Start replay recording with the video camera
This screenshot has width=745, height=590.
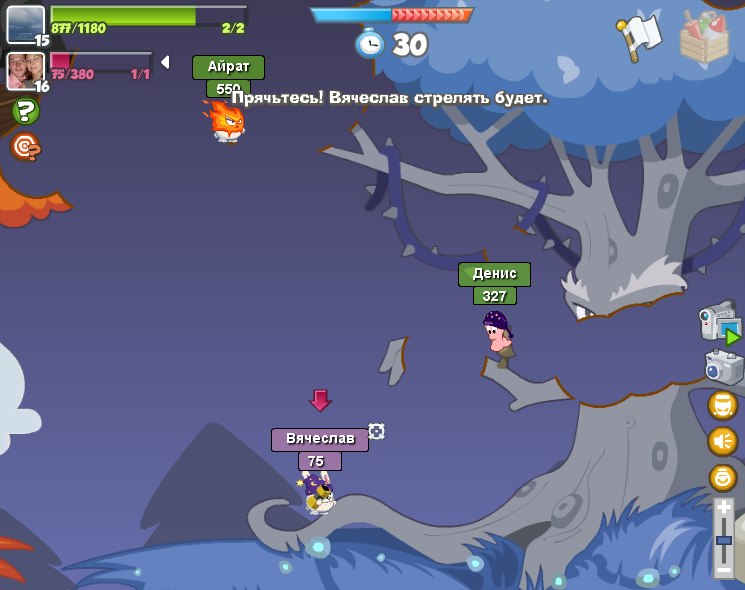720,322
